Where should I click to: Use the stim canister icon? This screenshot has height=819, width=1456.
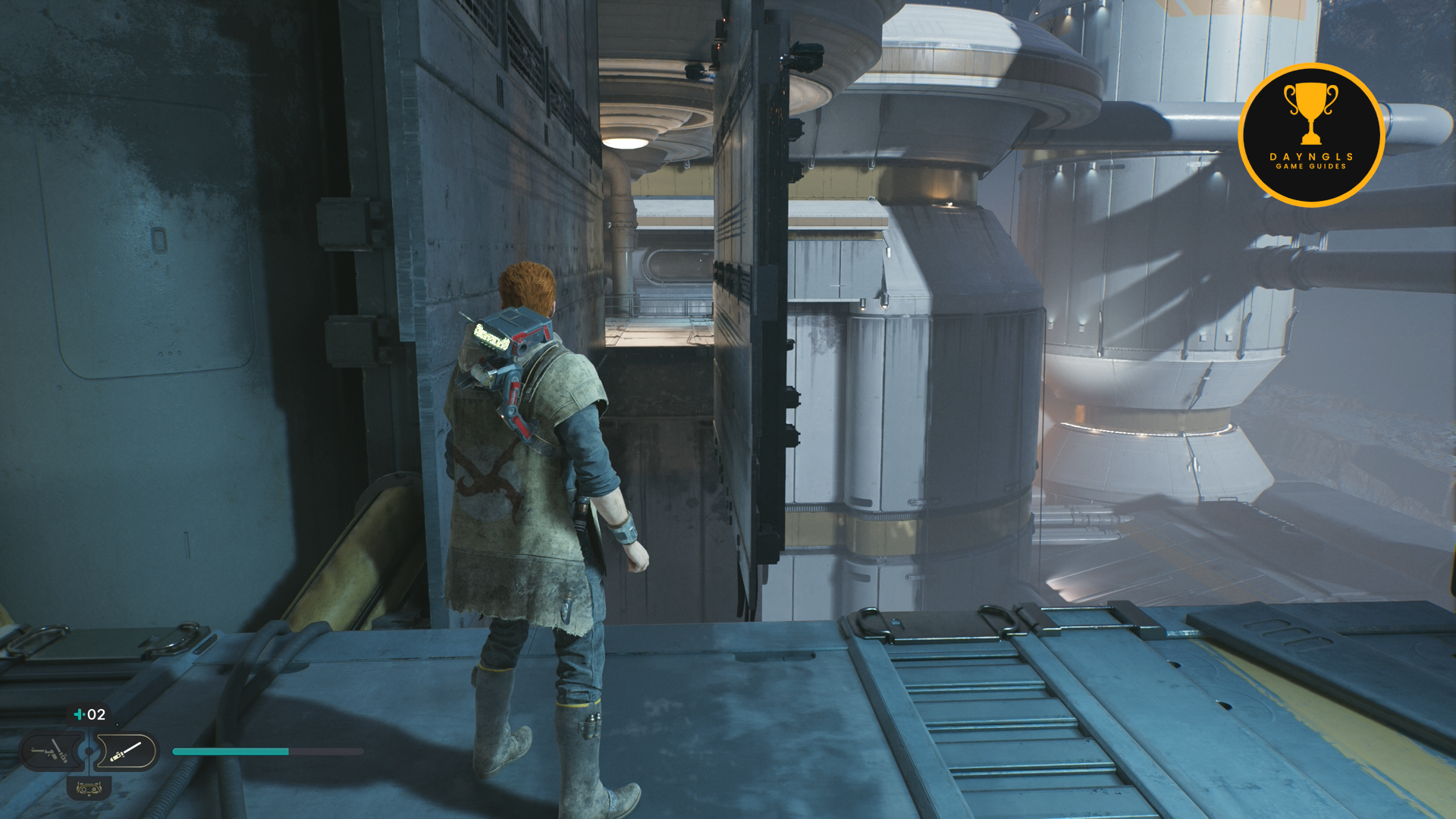pos(79,714)
